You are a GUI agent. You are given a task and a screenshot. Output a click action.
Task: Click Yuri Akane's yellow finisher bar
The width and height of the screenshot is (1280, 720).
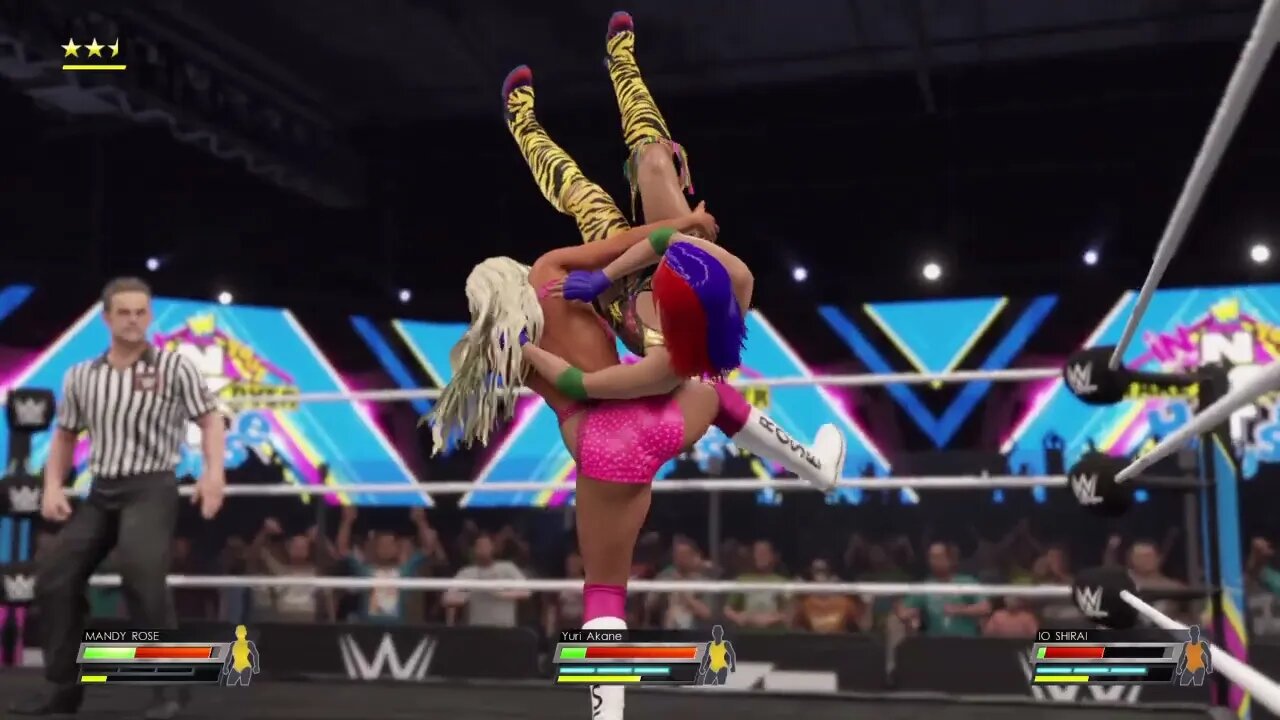tap(600, 678)
